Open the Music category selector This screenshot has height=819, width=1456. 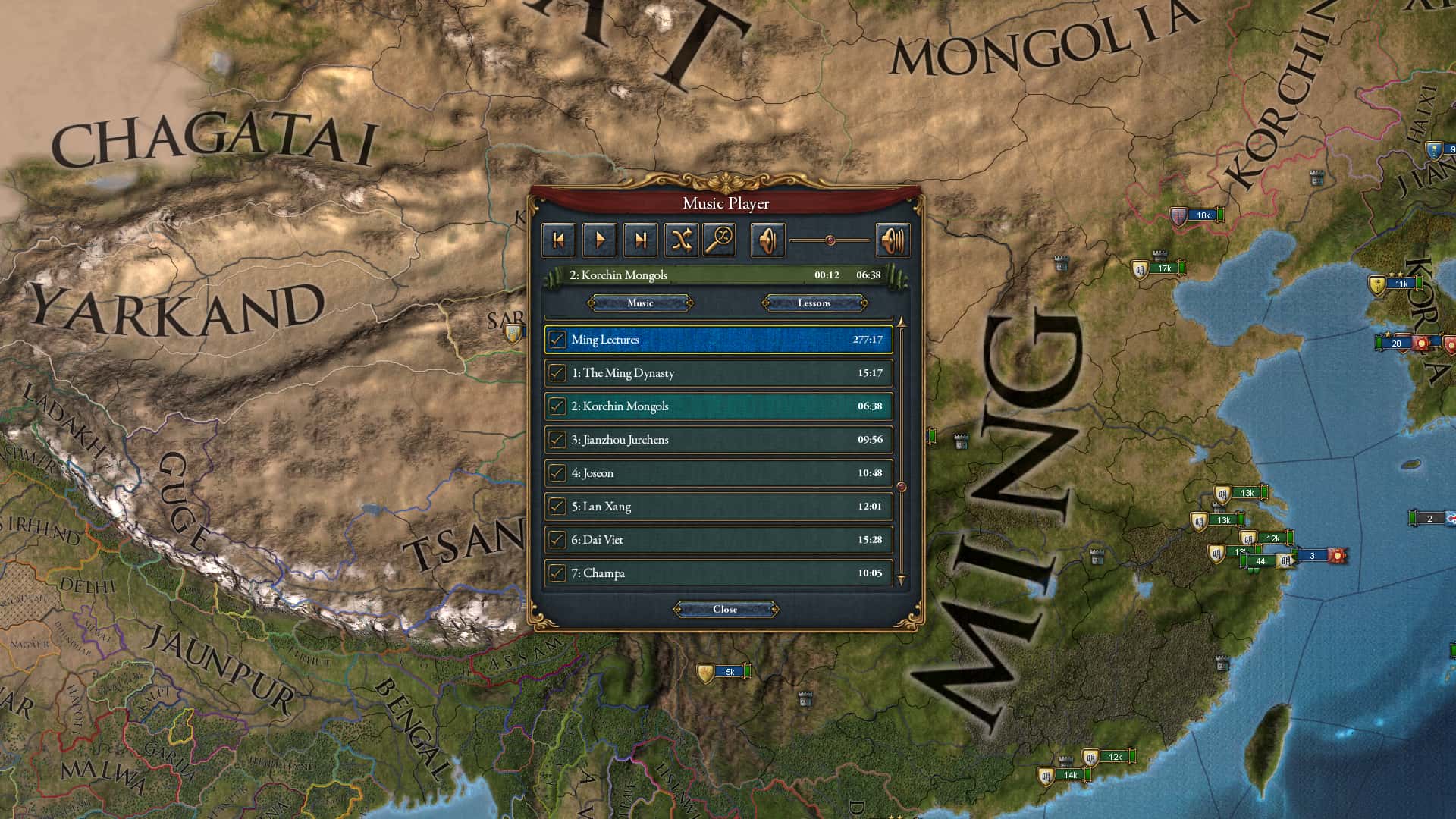pos(639,303)
